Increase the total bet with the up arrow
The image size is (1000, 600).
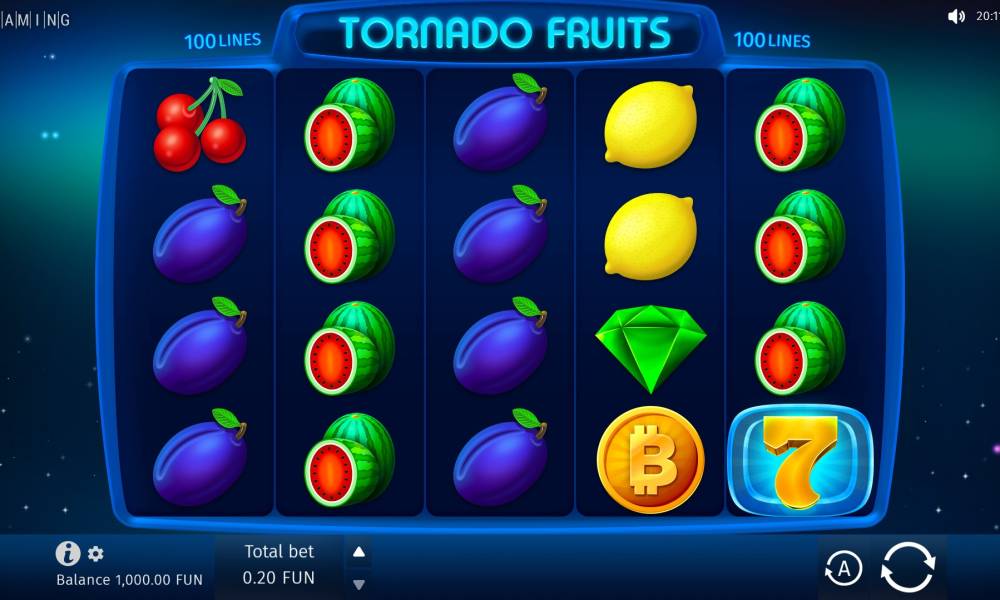tap(359, 552)
